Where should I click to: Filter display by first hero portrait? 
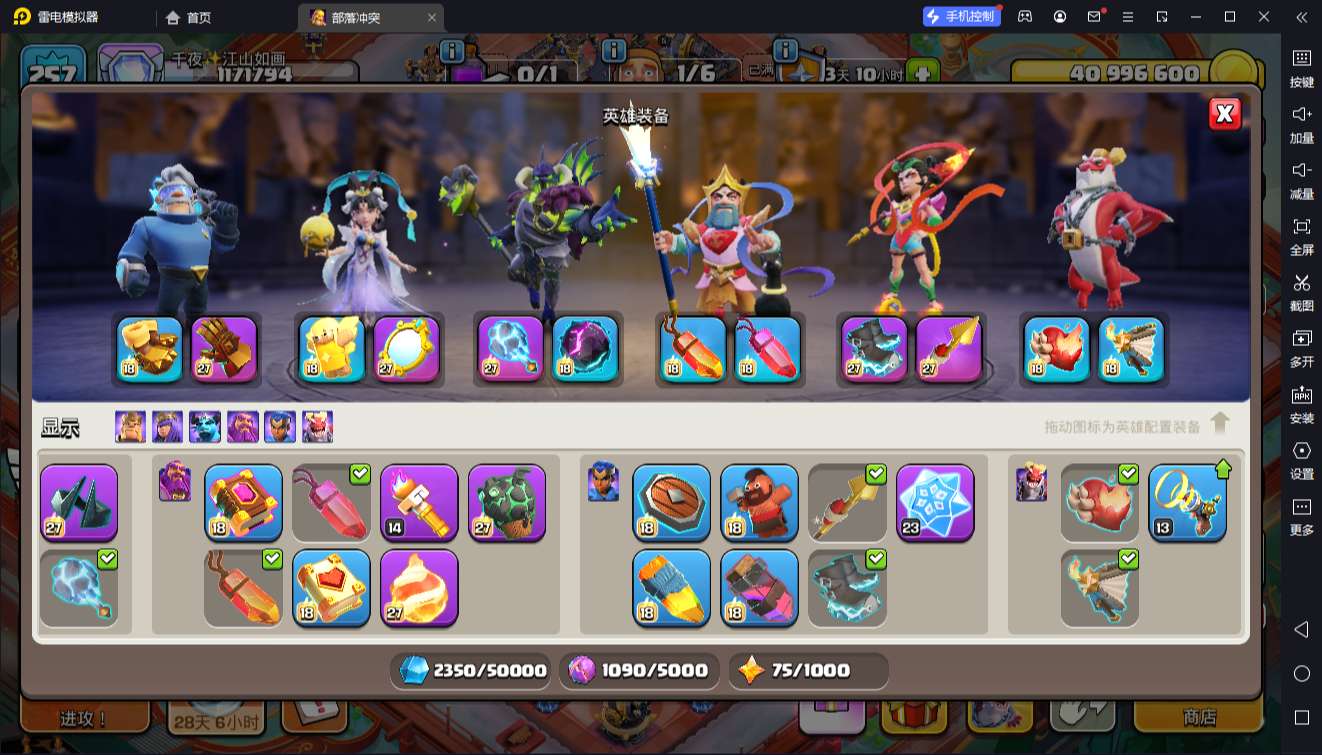click(130, 427)
